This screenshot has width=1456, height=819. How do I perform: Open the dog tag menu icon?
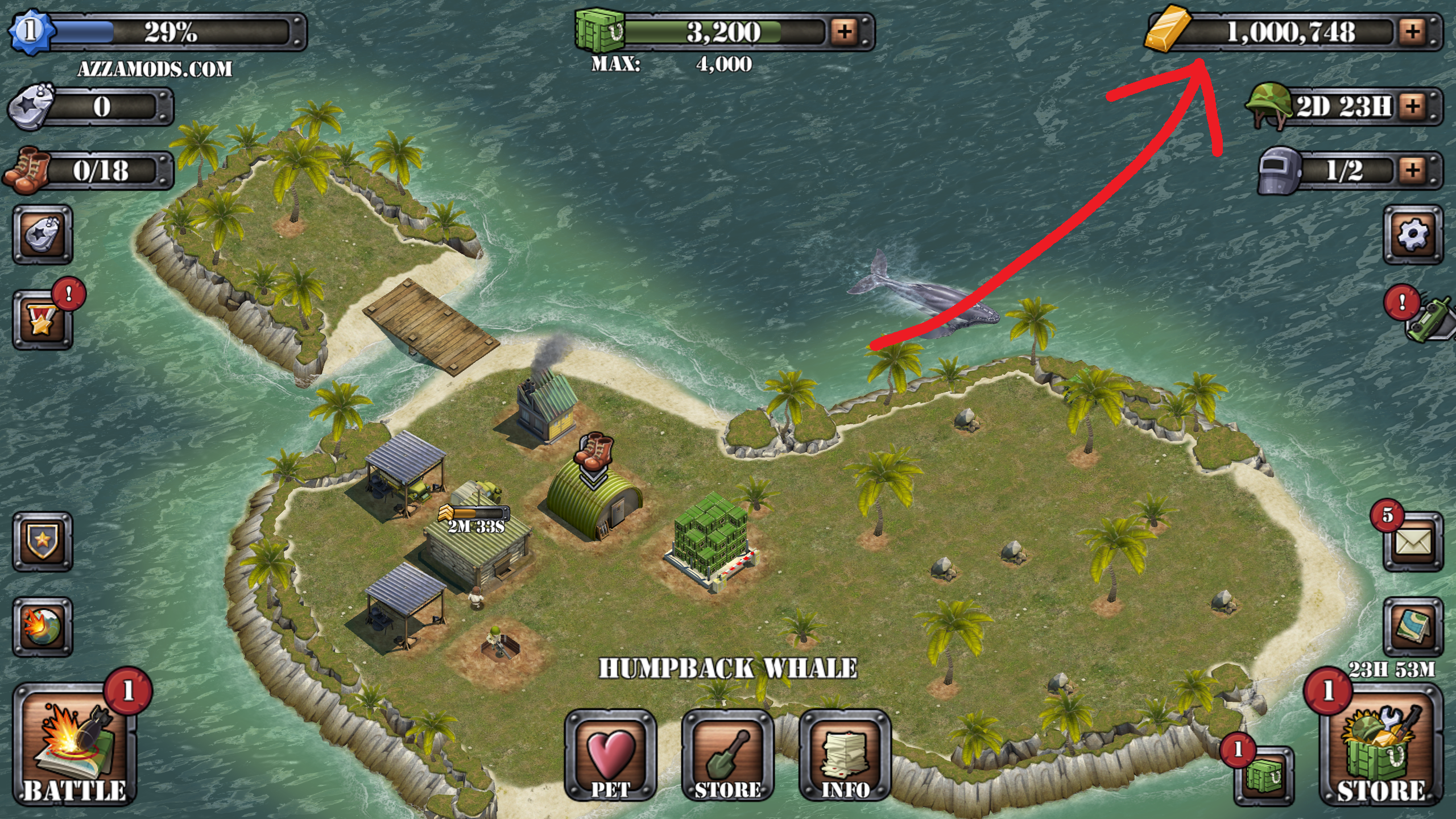pos(43,234)
